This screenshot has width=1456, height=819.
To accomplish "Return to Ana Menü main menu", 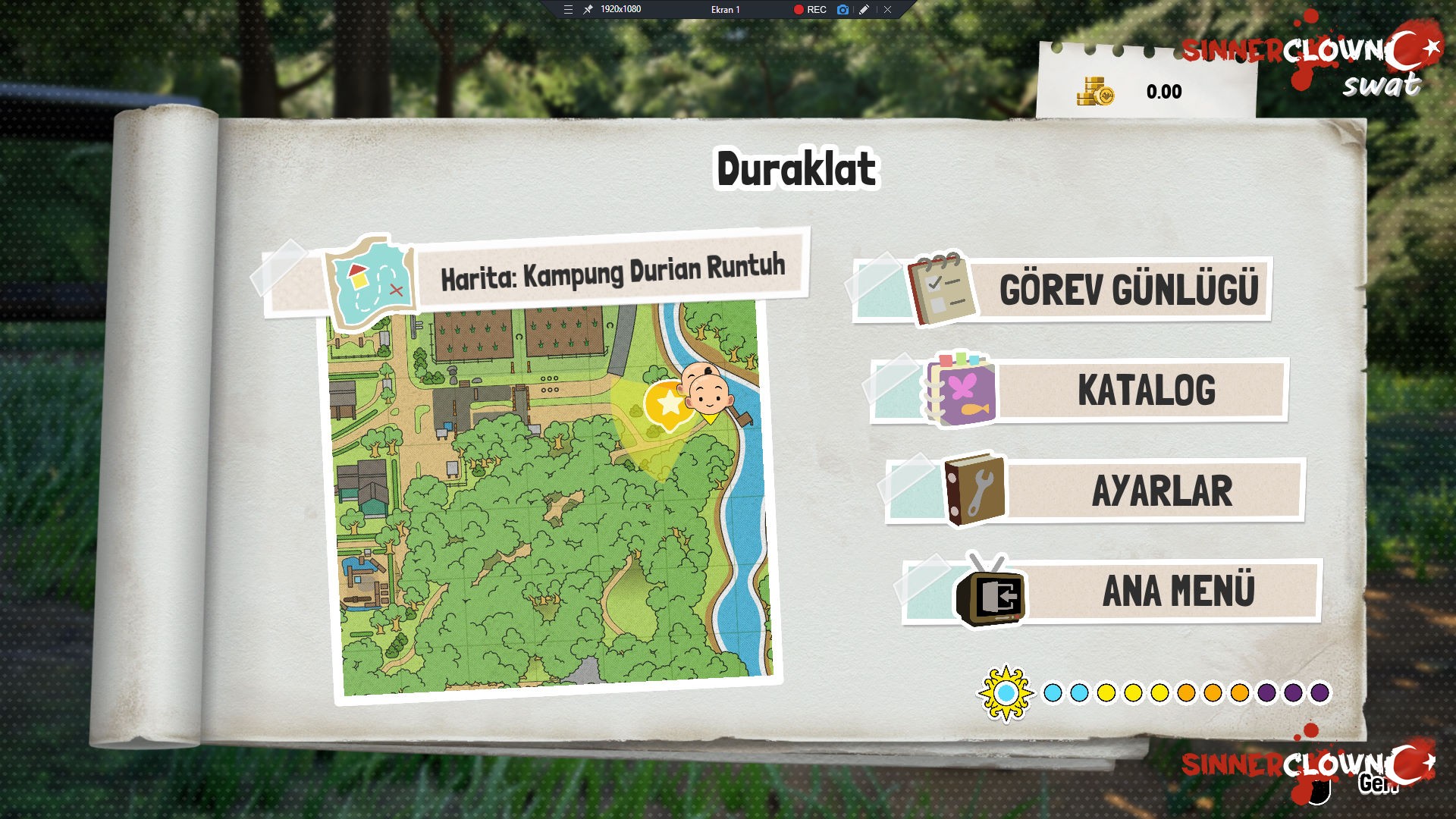I will 1177,591.
